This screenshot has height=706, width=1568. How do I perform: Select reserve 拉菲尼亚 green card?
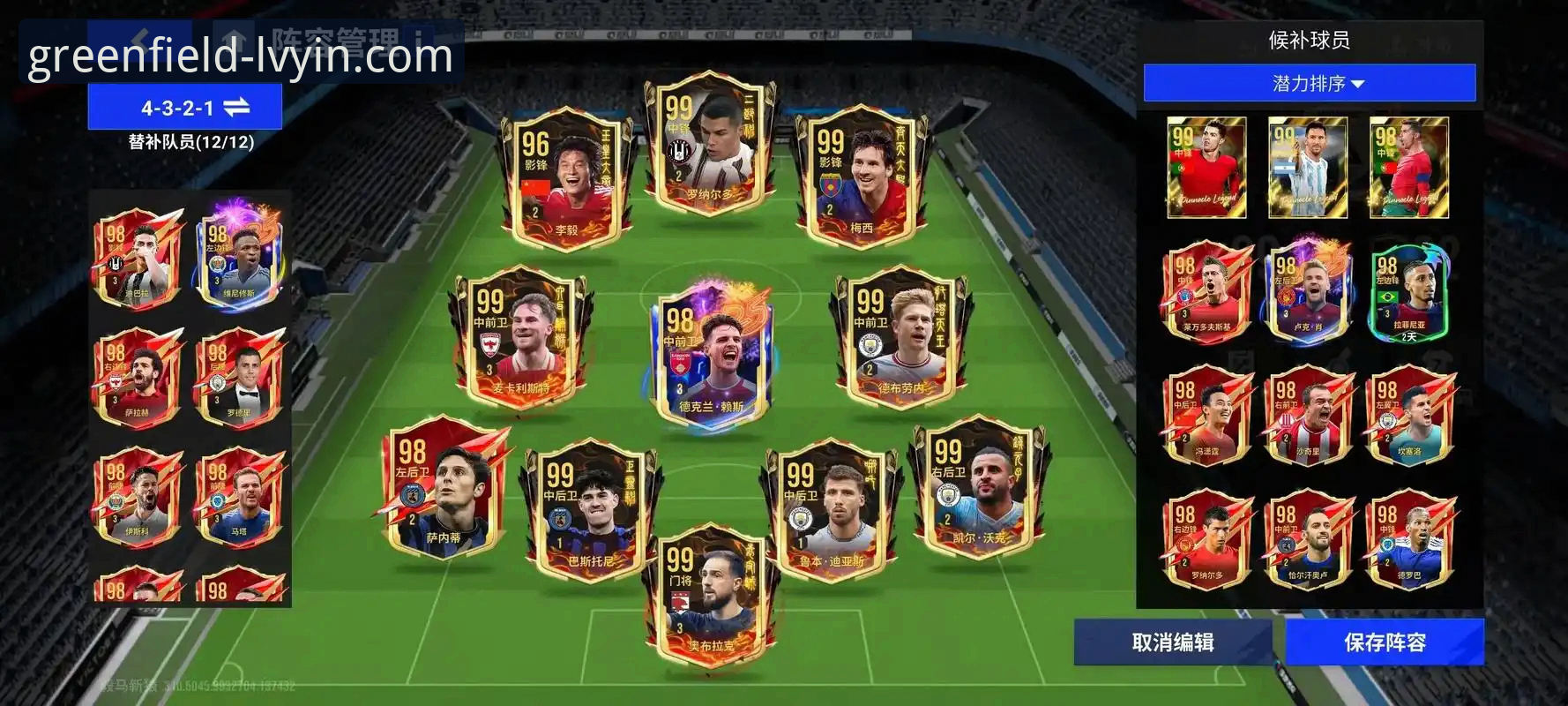coord(1408,293)
